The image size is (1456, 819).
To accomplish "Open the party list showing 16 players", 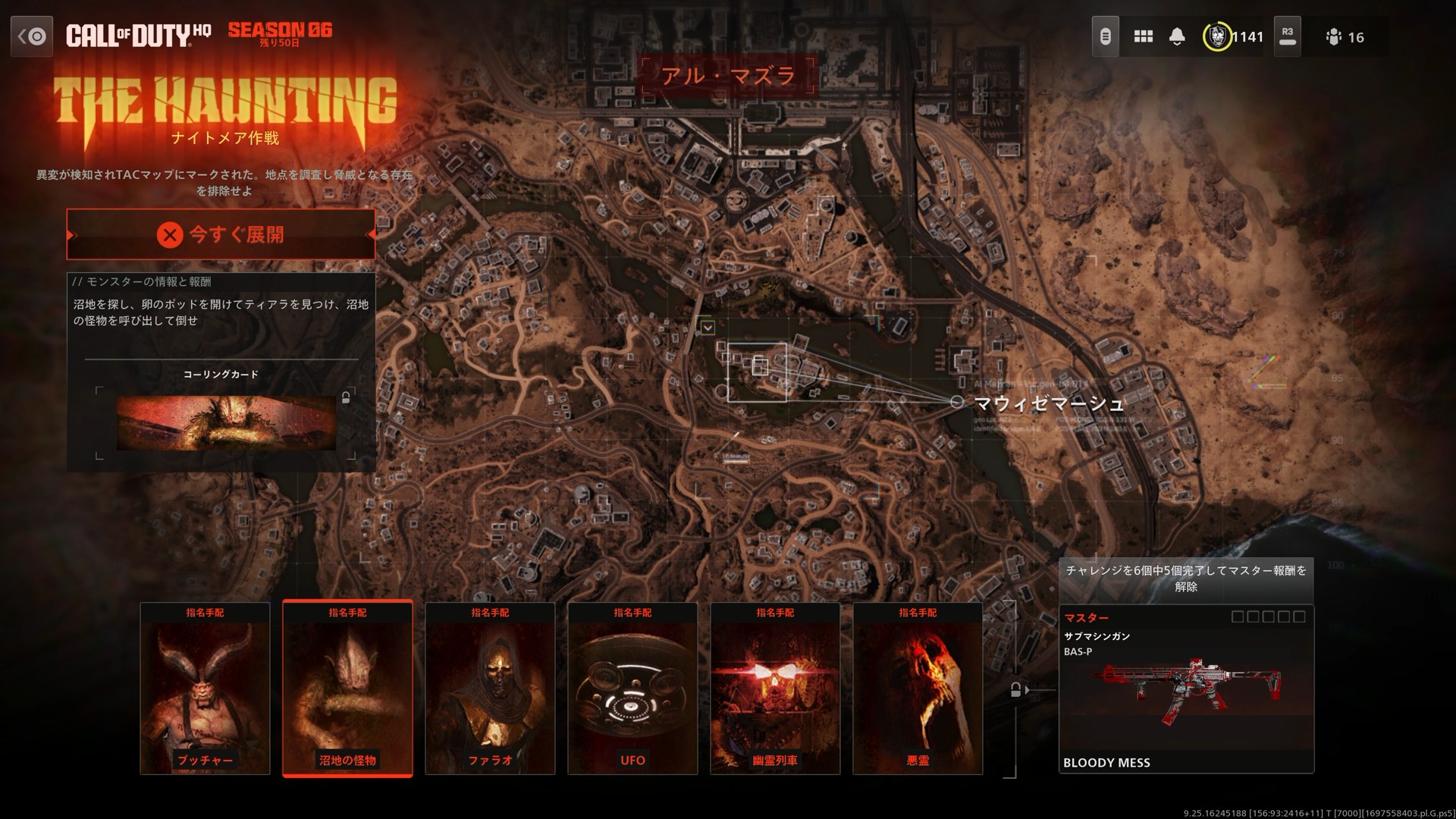I will (x=1335, y=36).
